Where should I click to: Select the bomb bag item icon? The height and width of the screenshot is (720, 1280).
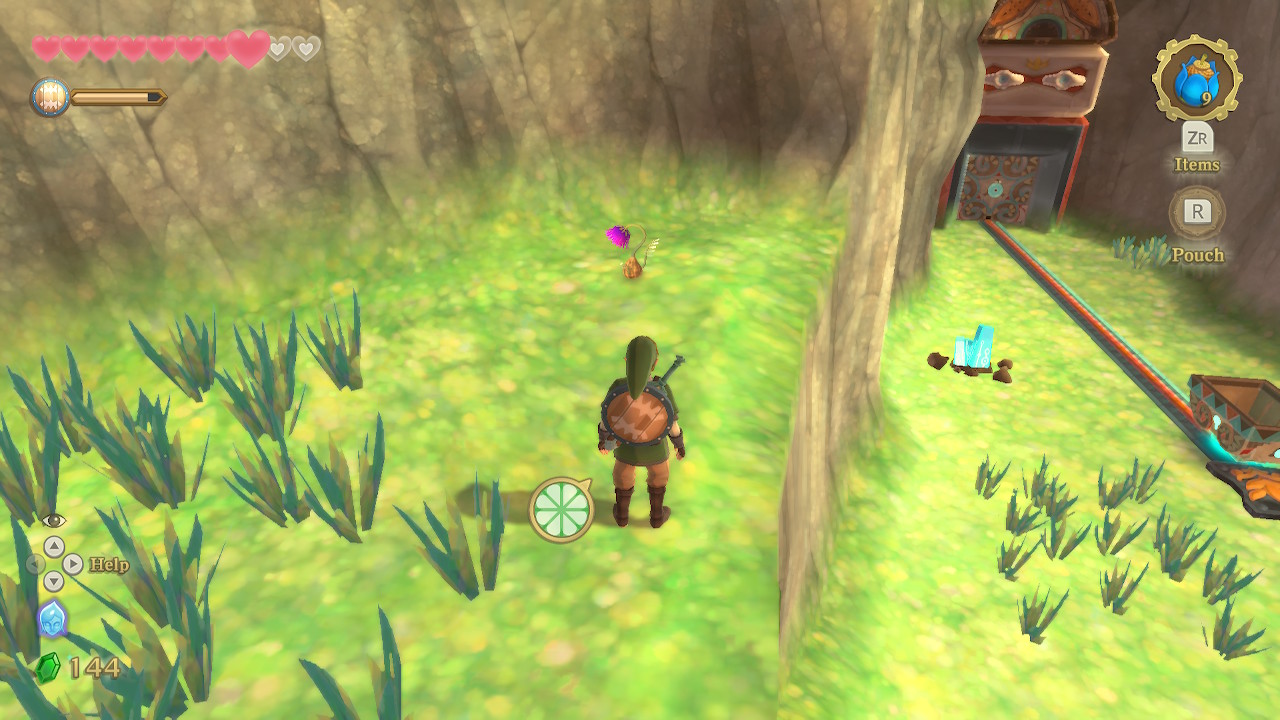pyautogui.click(x=1196, y=79)
